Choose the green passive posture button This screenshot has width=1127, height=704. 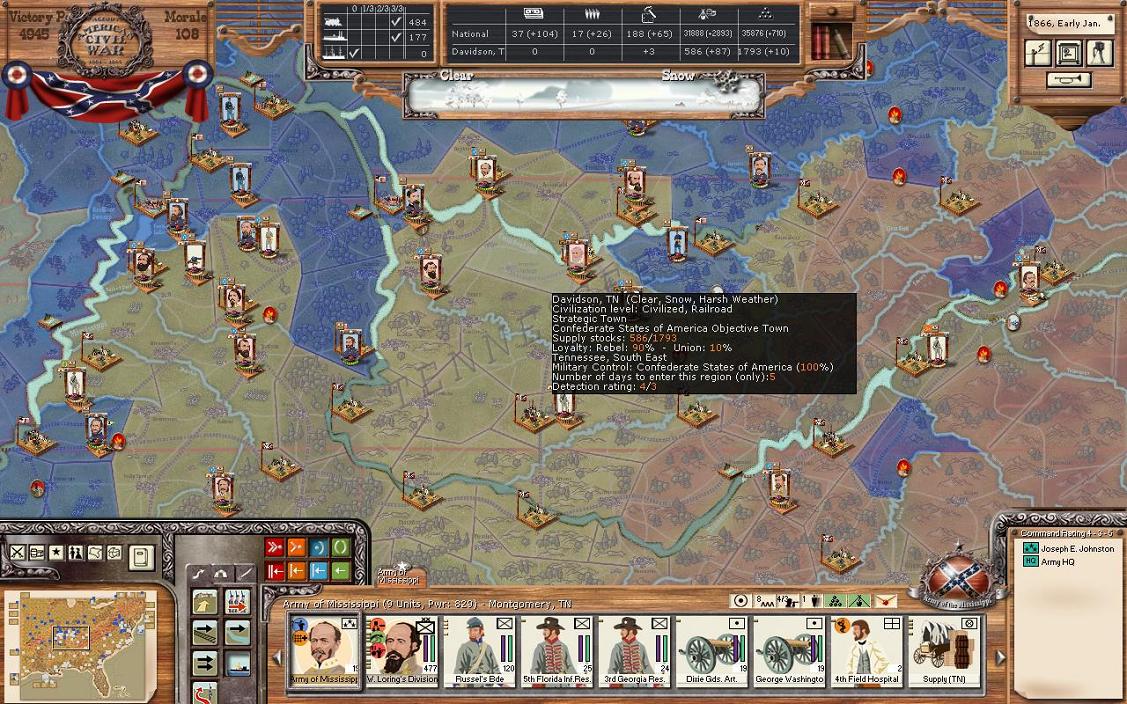point(341,547)
